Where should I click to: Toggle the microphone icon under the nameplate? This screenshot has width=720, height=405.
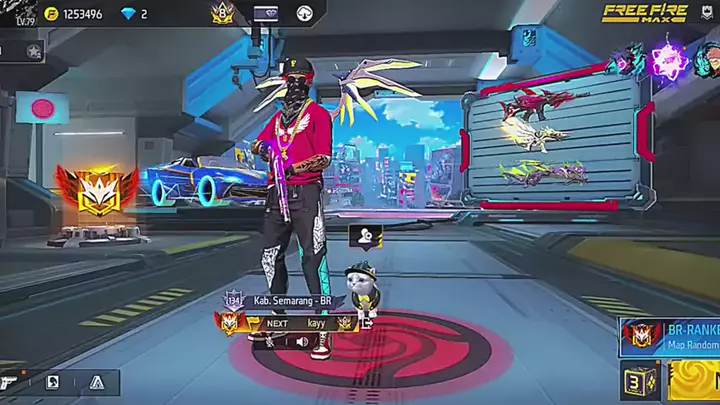click(270, 342)
